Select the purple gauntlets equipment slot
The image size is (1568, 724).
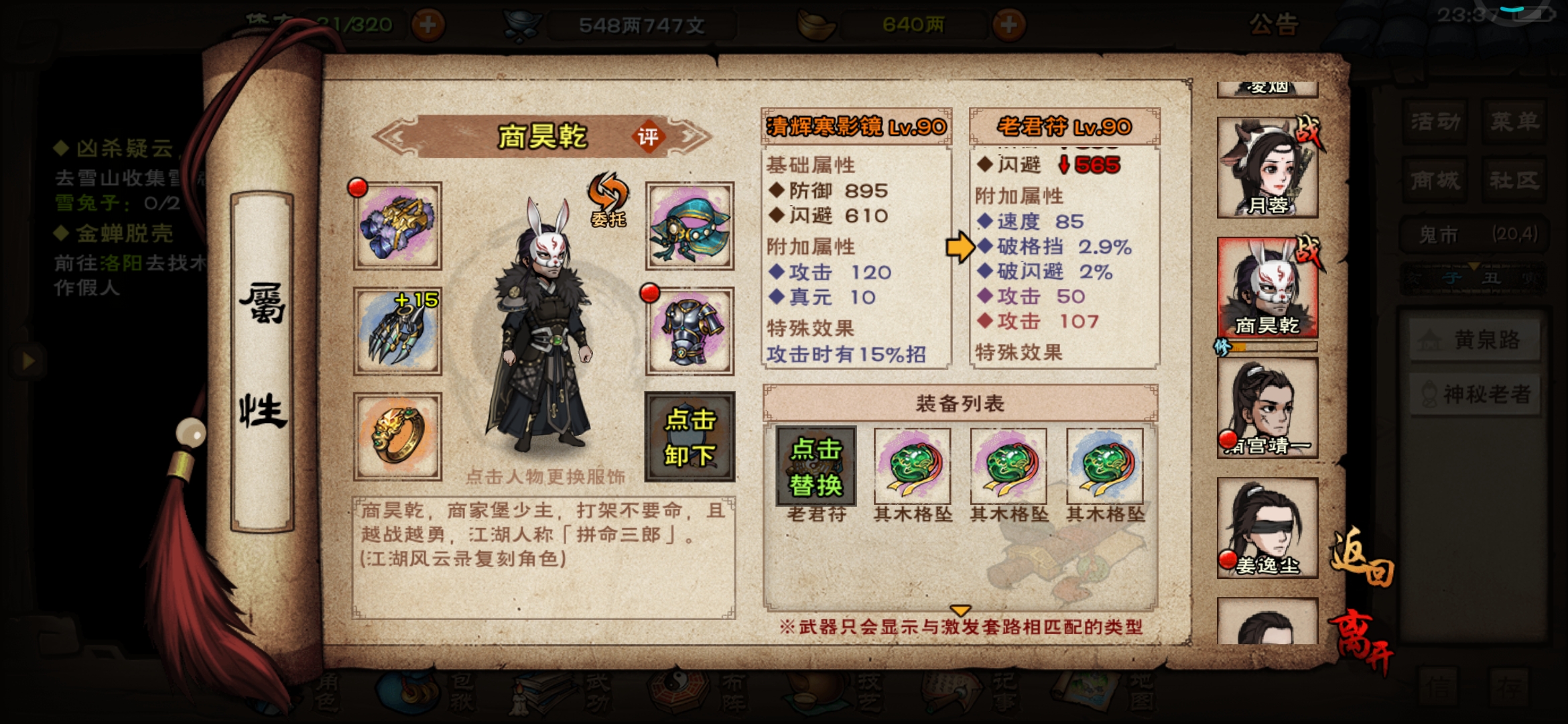click(397, 226)
